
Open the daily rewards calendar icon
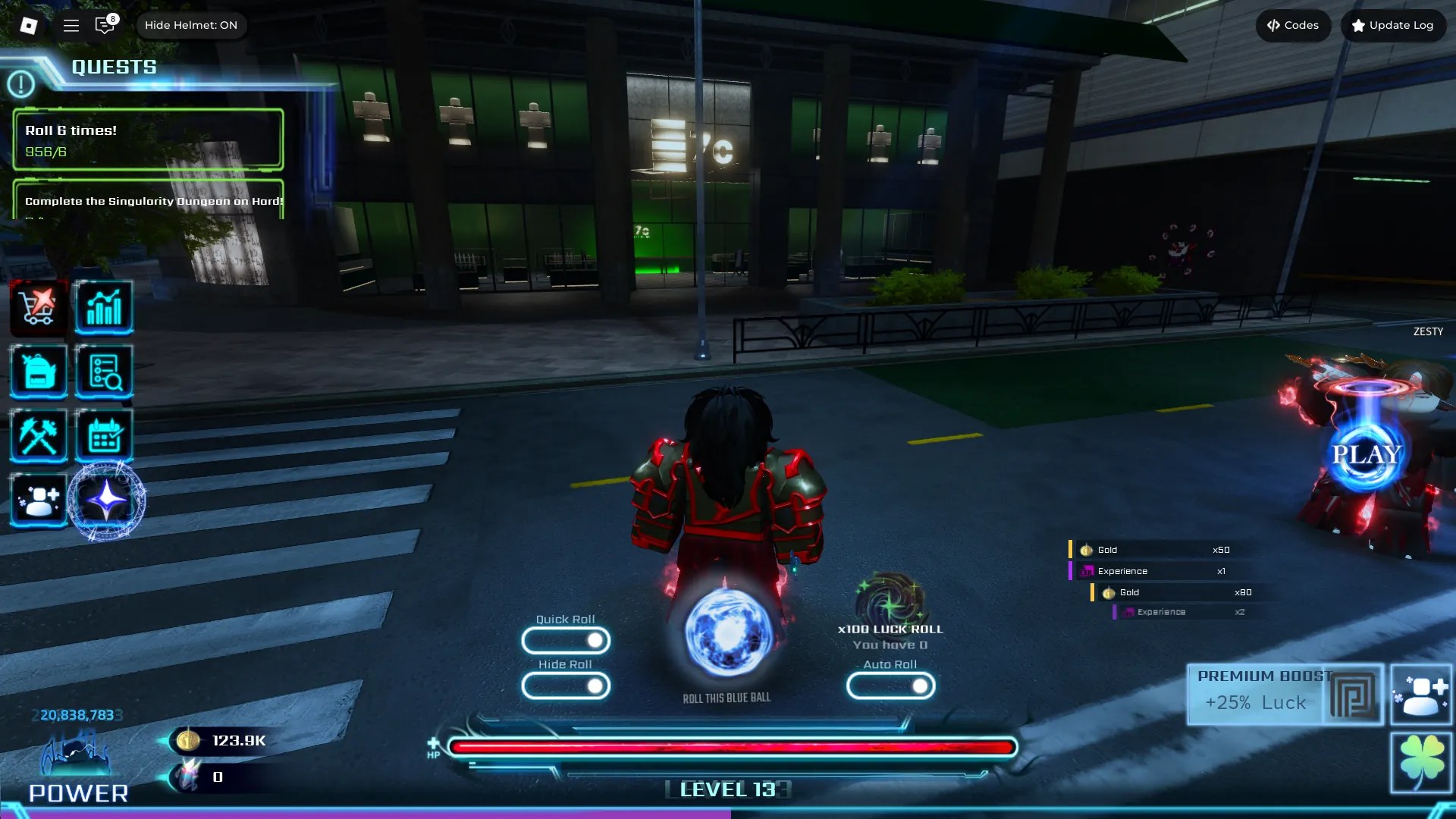pos(105,436)
